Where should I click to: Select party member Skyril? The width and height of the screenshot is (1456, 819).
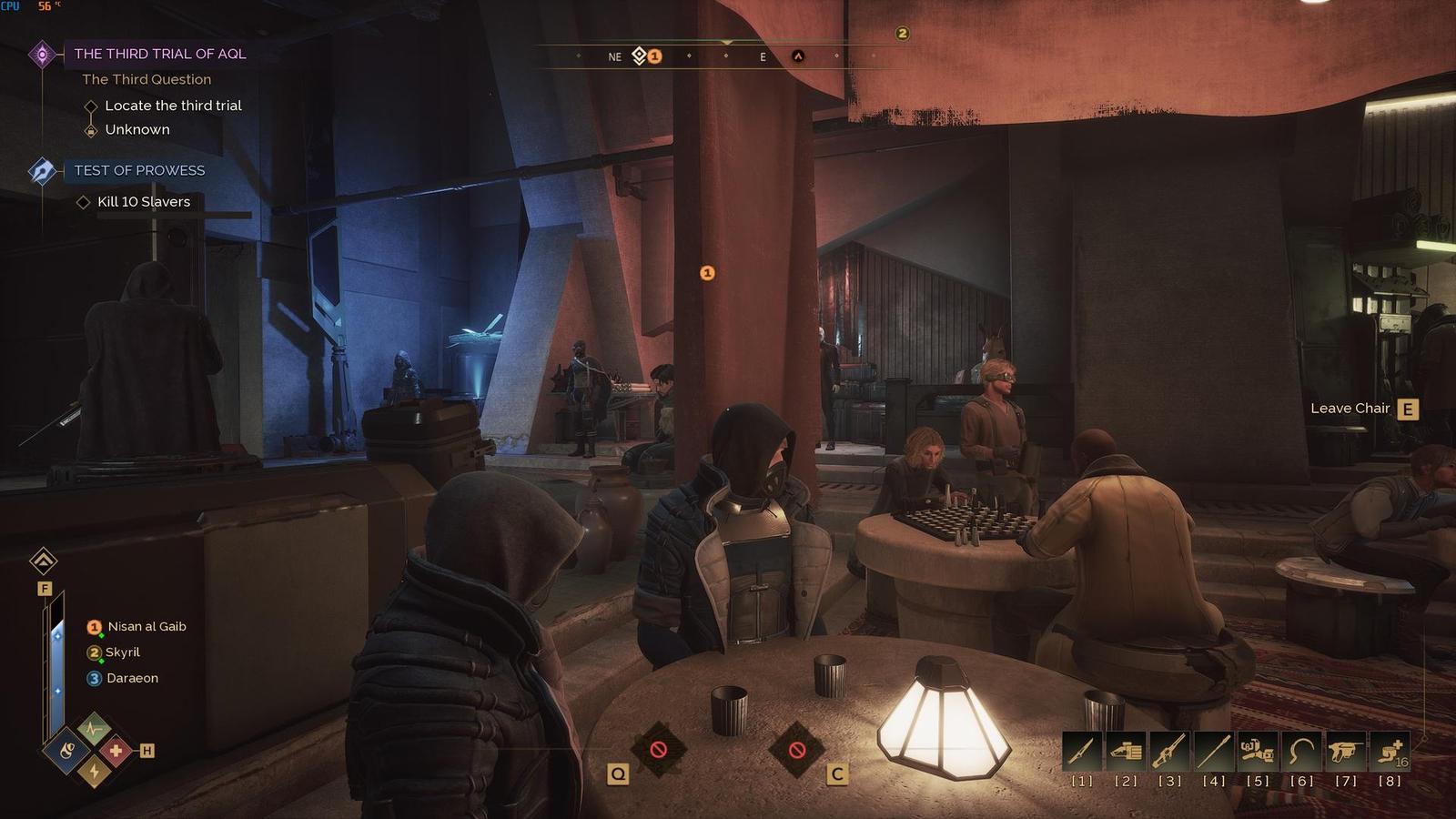tap(122, 652)
